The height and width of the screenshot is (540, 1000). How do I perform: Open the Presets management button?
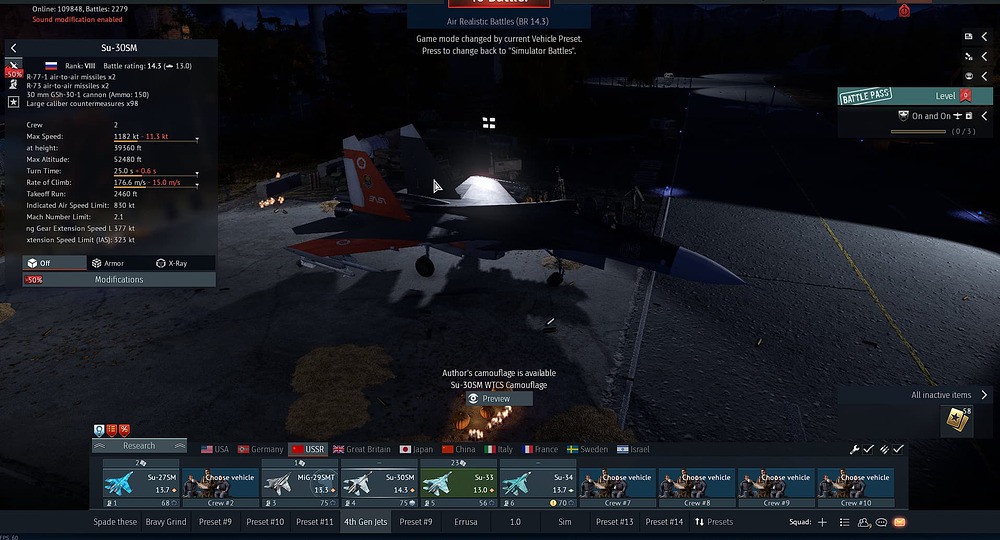coord(714,522)
